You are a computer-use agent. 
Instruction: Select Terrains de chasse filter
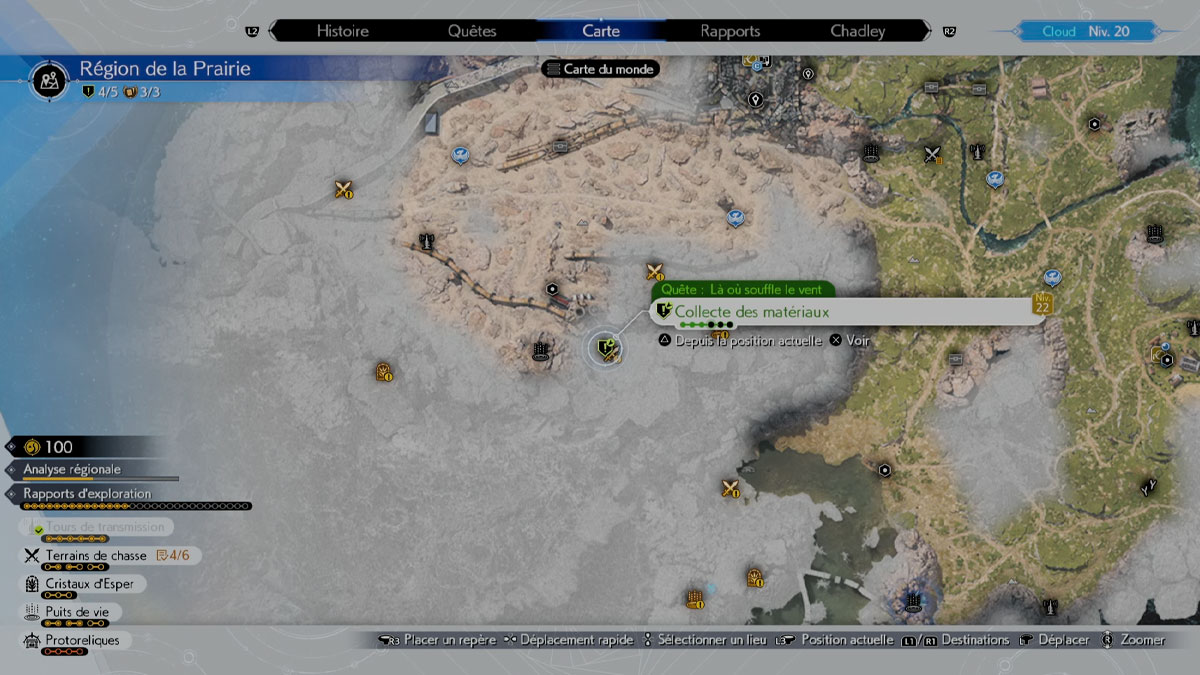(96, 556)
